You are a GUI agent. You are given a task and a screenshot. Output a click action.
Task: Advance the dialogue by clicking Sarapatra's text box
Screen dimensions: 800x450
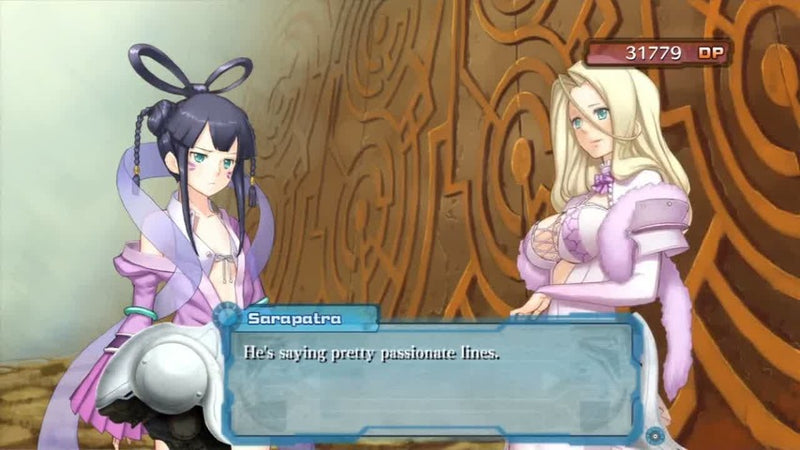click(x=430, y=378)
